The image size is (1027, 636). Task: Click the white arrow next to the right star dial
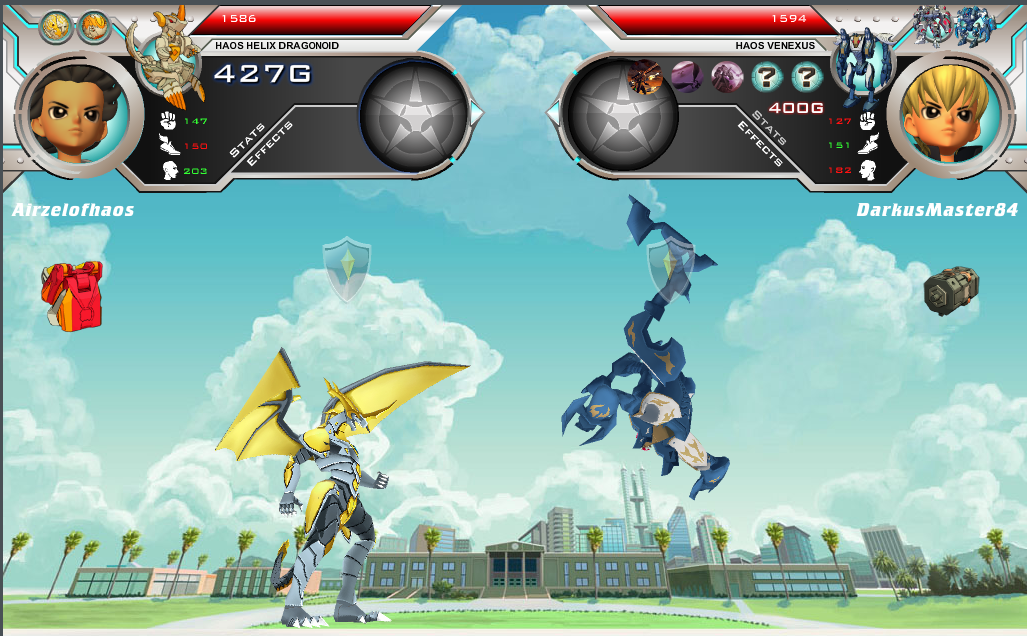[553, 114]
